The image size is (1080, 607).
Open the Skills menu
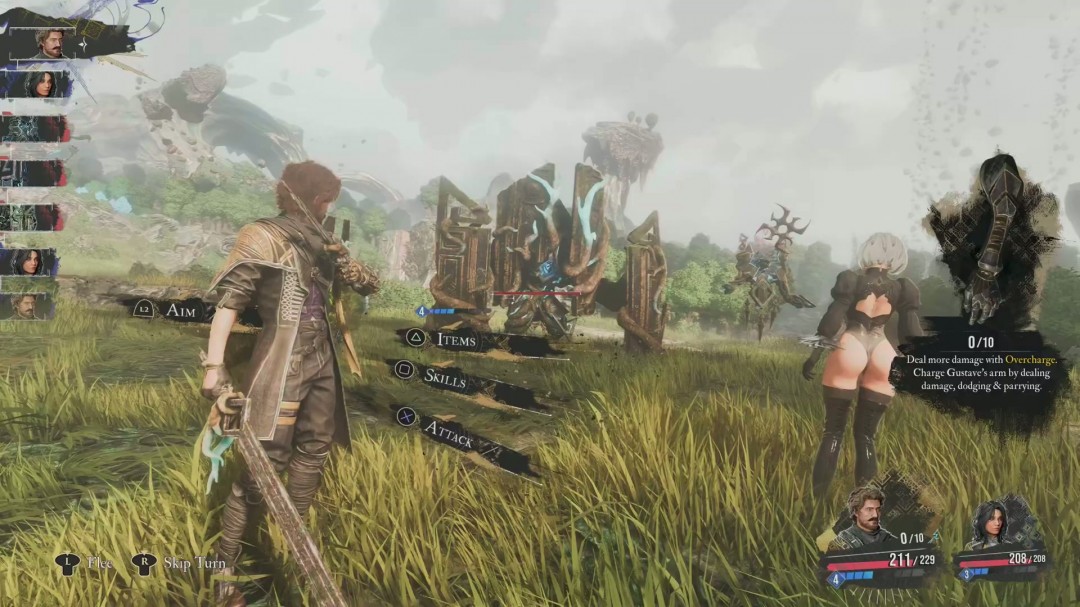pyautogui.click(x=444, y=377)
